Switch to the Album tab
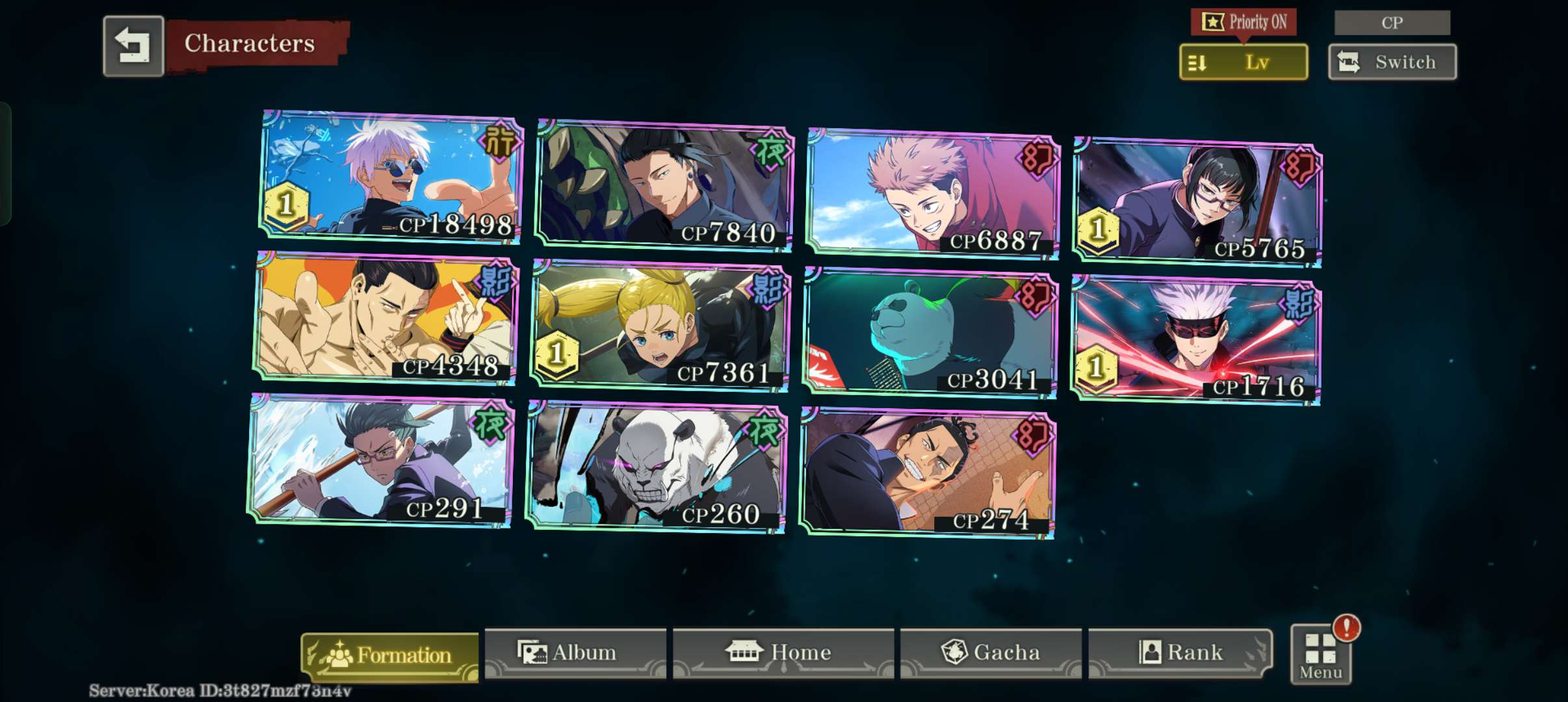1568x702 pixels. [x=575, y=653]
